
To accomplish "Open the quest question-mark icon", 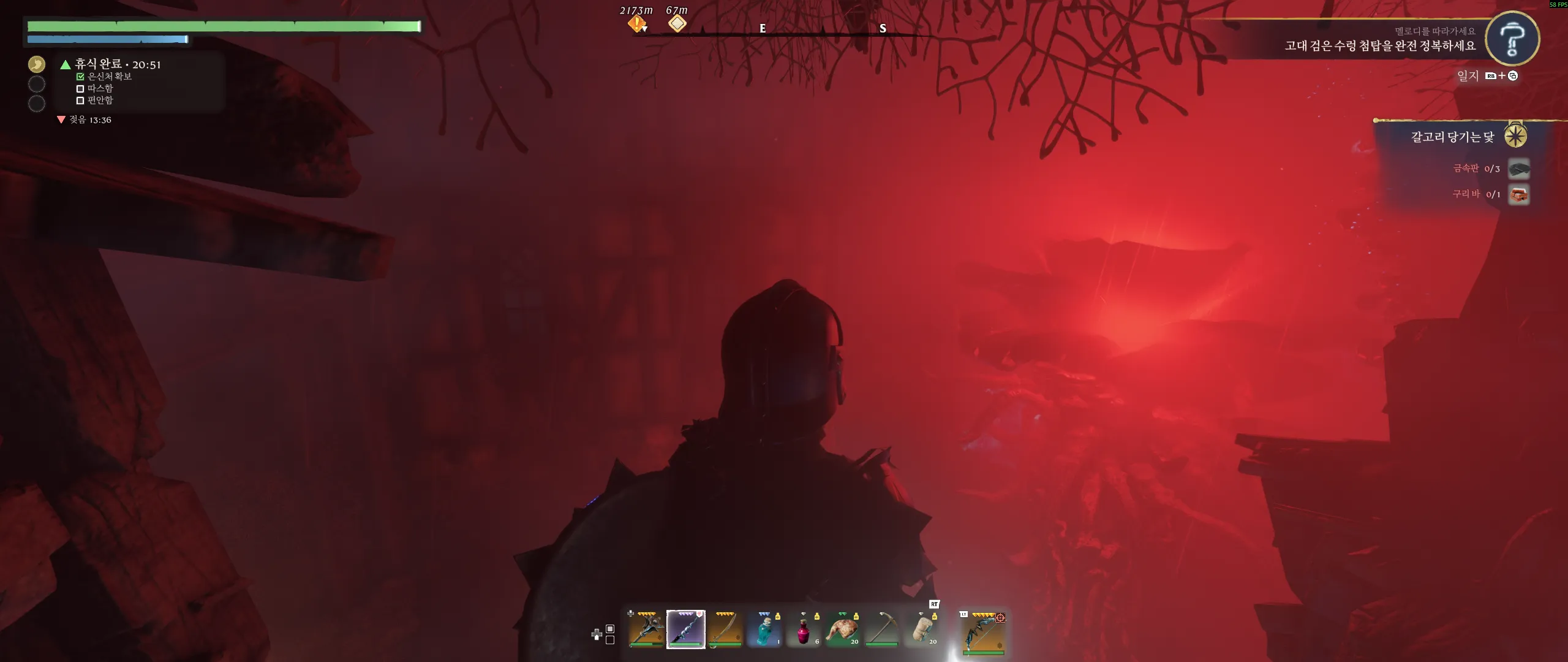I will 1512,39.
